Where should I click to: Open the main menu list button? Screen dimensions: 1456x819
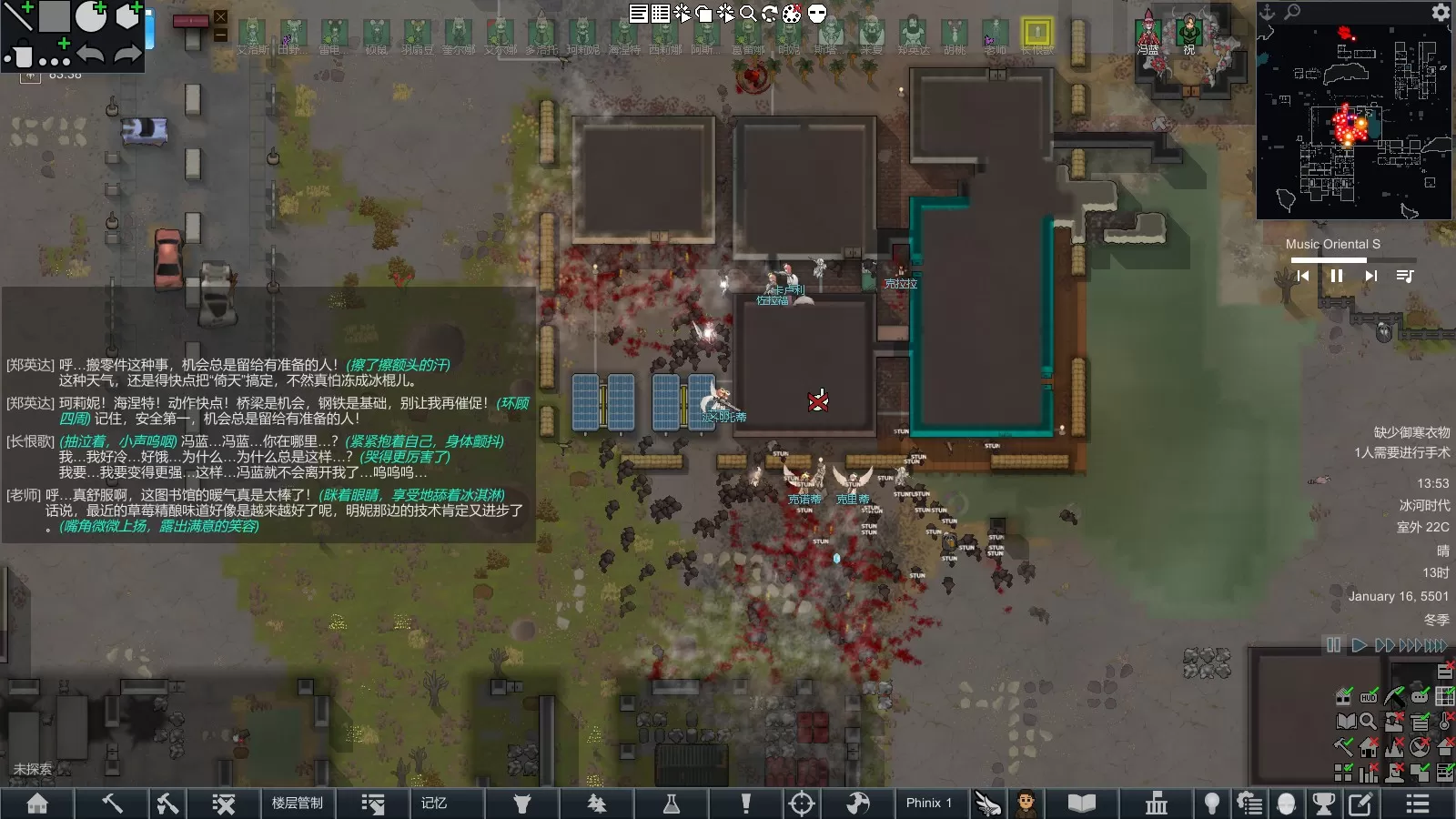[1417, 803]
